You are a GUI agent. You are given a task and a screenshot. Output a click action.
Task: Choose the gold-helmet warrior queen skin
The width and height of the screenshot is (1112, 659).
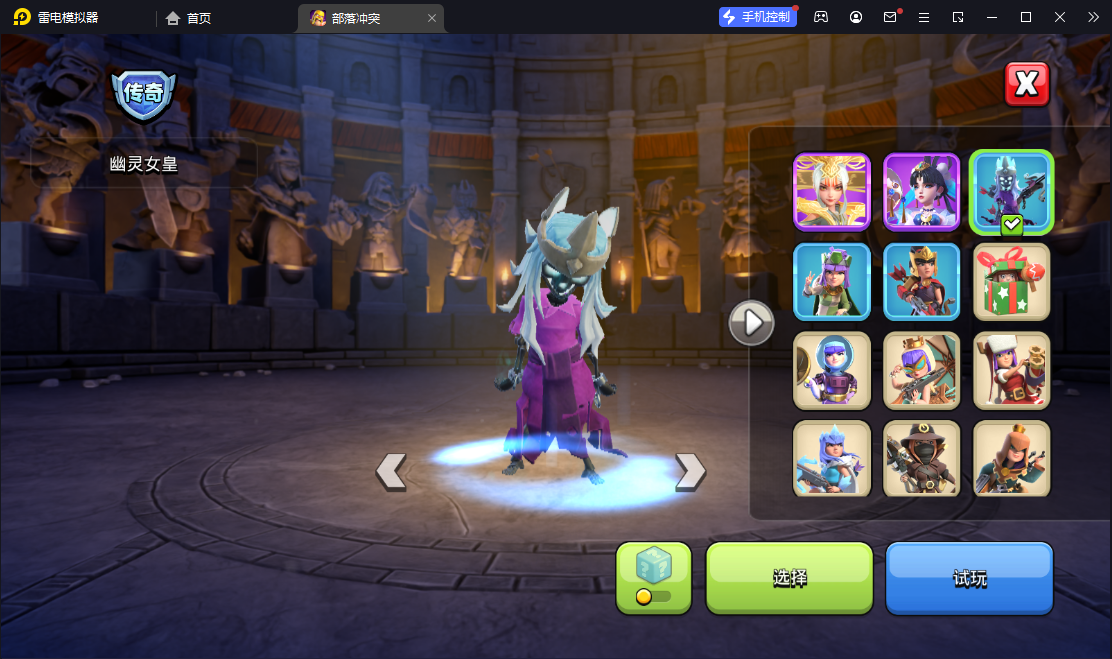coord(921,281)
